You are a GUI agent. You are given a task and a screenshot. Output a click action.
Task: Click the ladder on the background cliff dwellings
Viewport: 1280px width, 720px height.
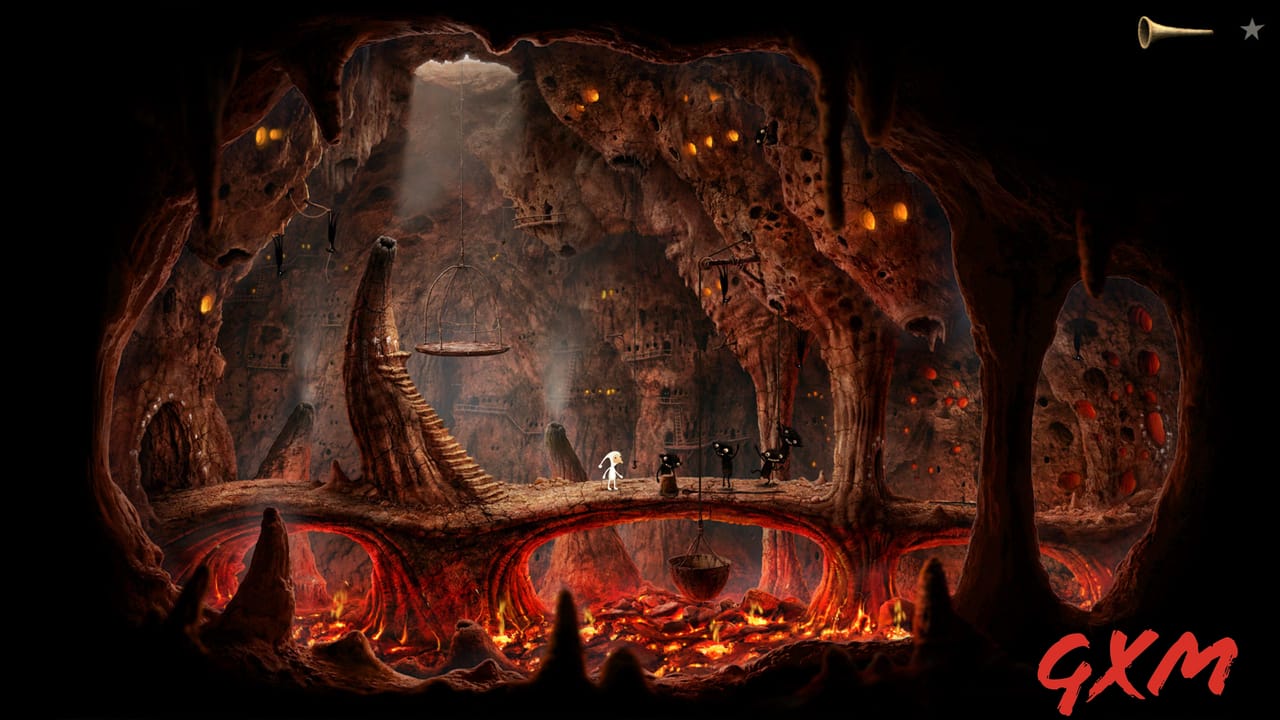(x=676, y=425)
